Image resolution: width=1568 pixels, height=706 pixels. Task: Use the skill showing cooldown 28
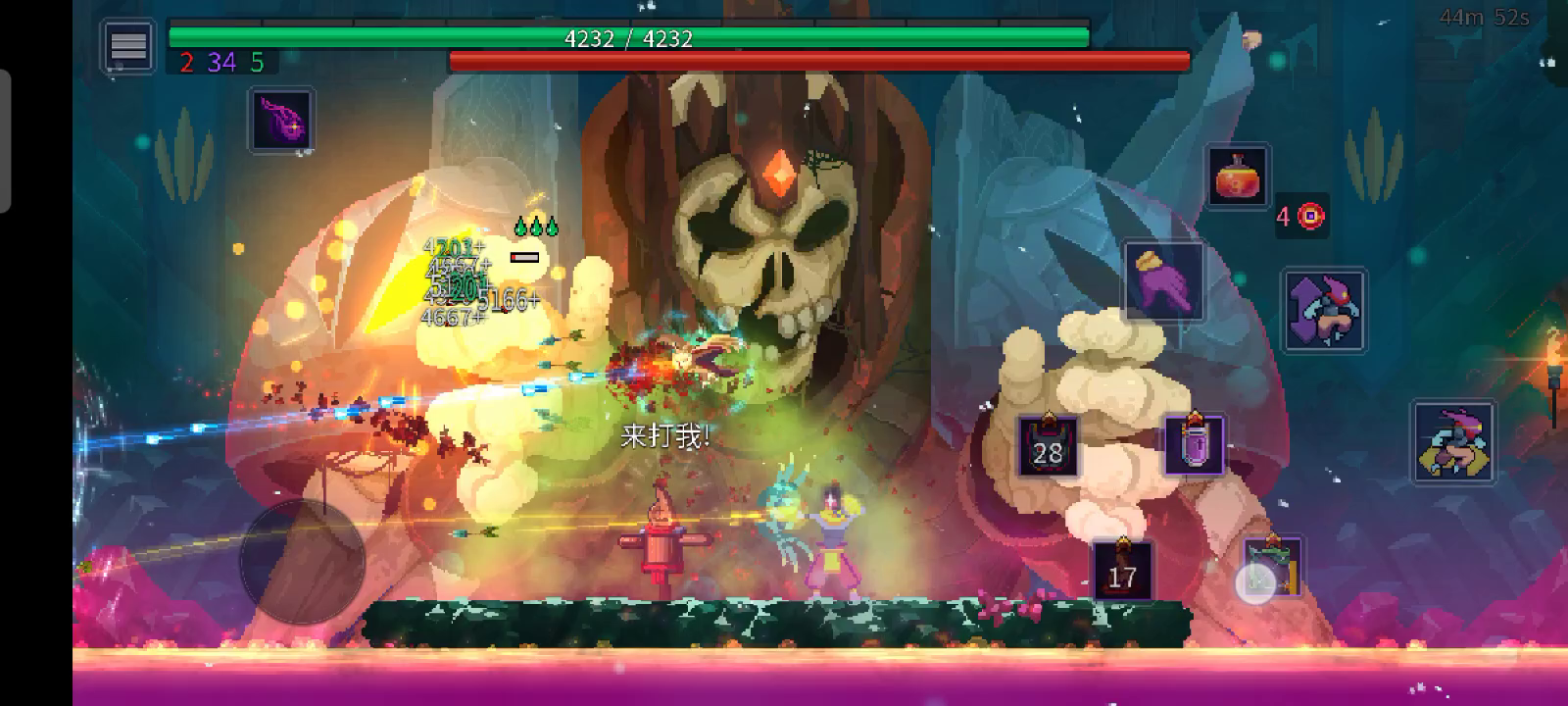1048,446
